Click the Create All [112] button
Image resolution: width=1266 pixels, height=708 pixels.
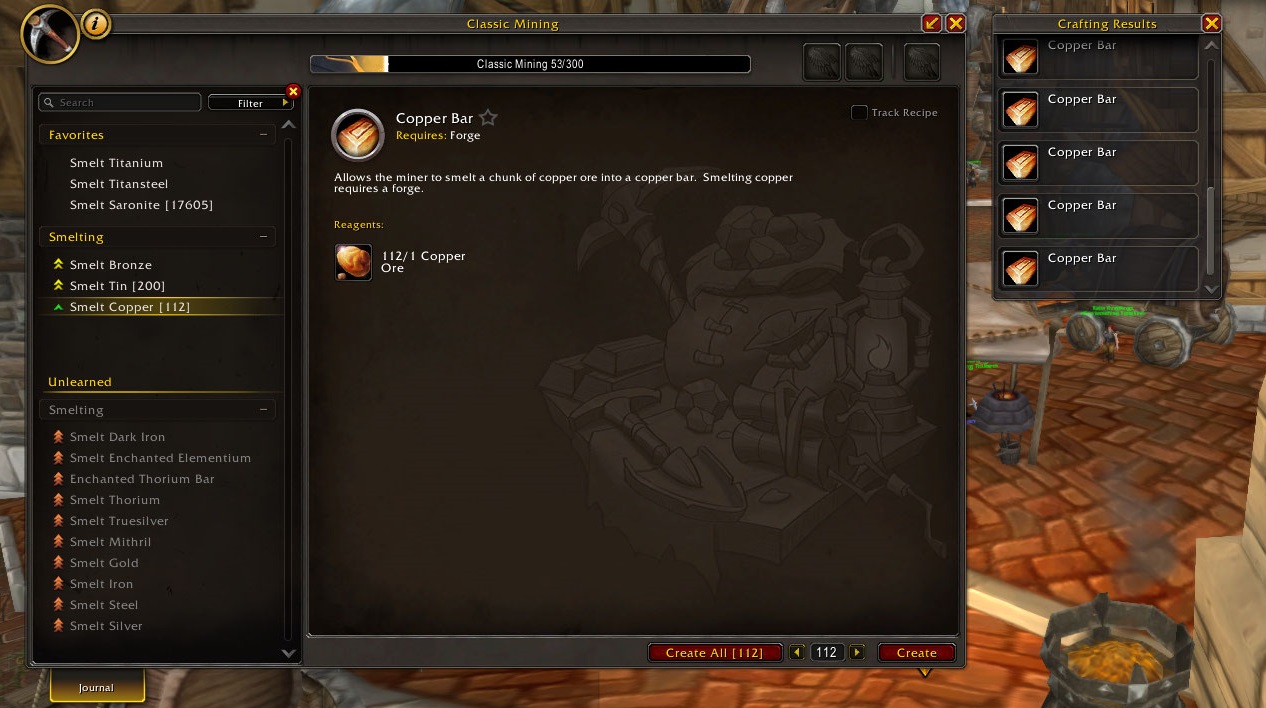(714, 652)
